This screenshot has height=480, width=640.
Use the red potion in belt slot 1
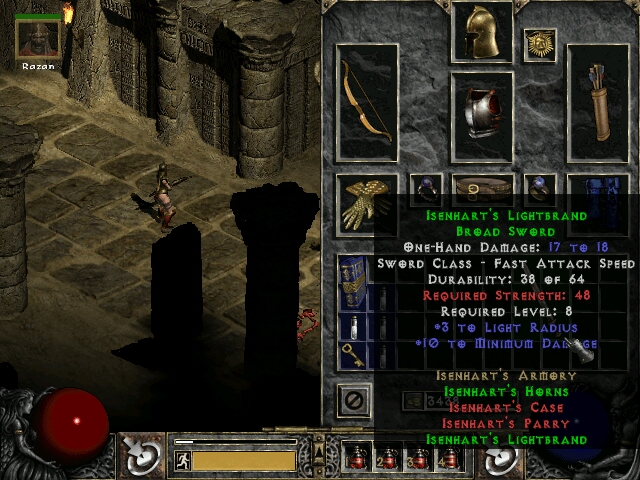[359, 458]
